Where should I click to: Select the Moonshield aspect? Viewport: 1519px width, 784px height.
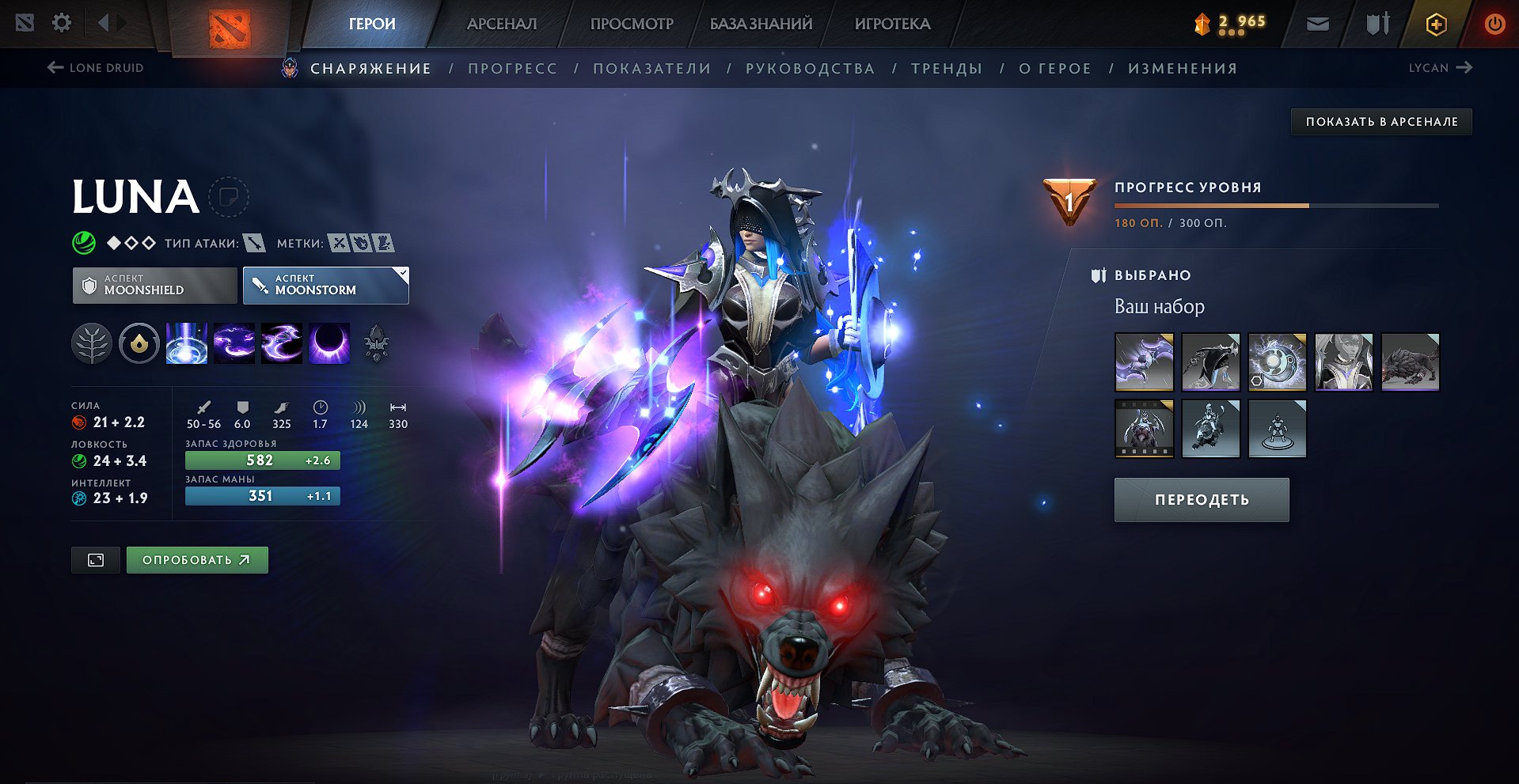pyautogui.click(x=155, y=285)
